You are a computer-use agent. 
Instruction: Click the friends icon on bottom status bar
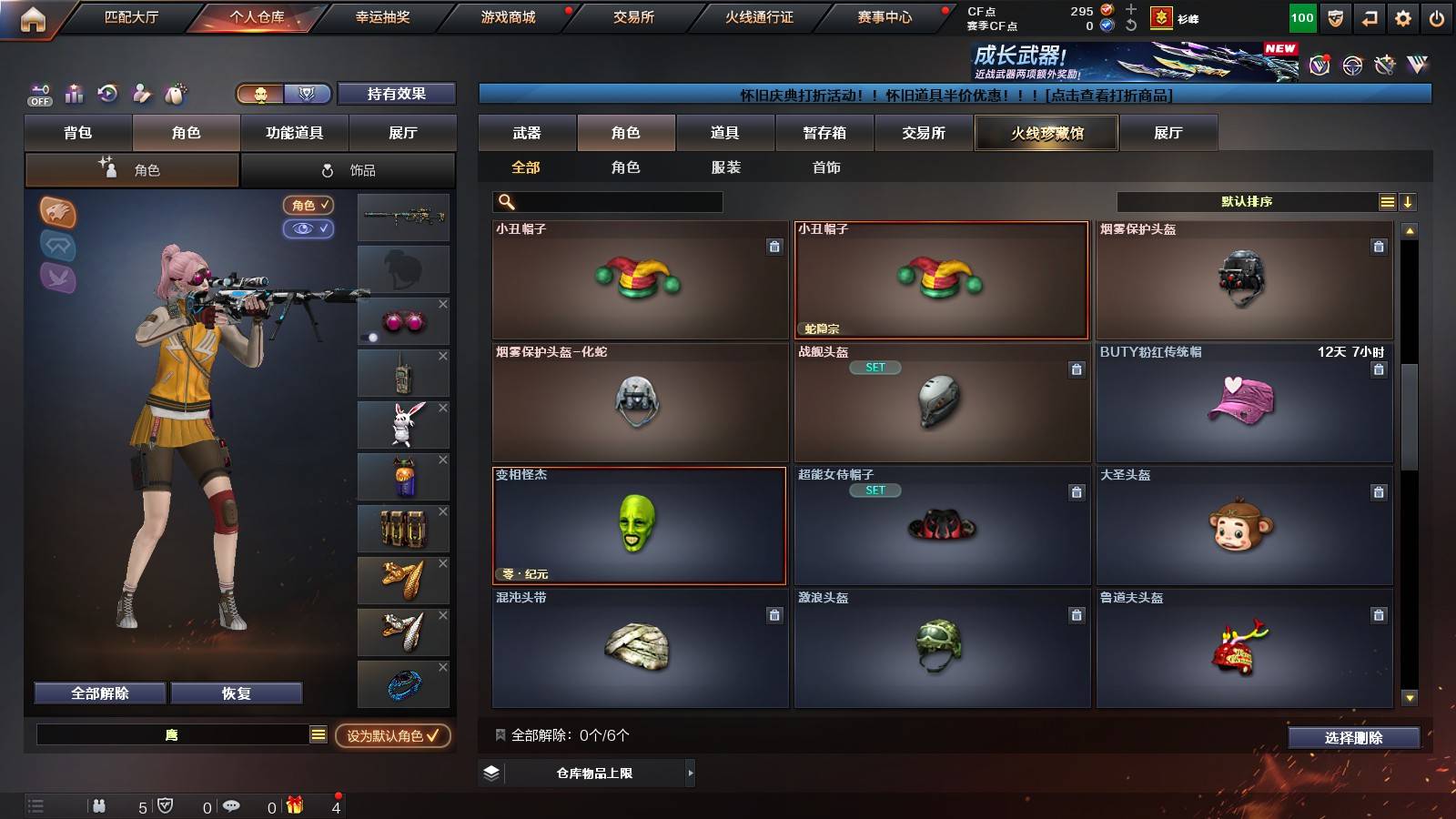(98, 805)
